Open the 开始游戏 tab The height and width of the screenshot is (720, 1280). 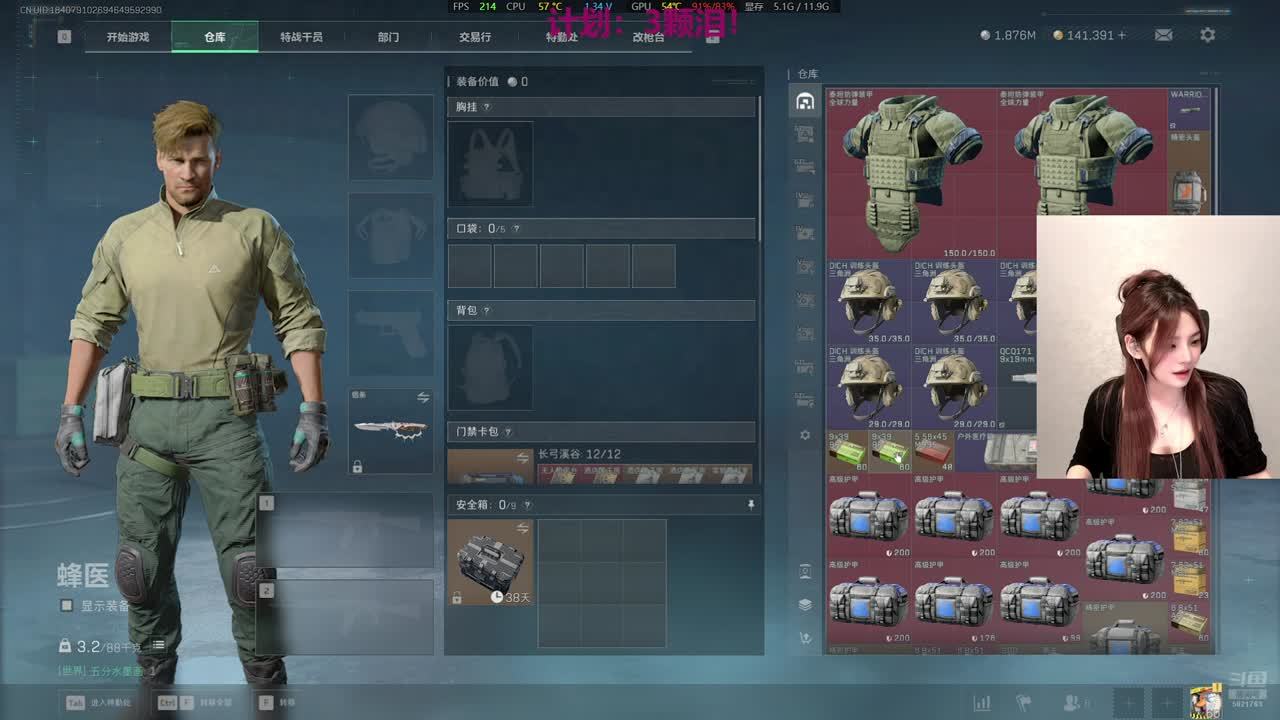tap(128, 37)
